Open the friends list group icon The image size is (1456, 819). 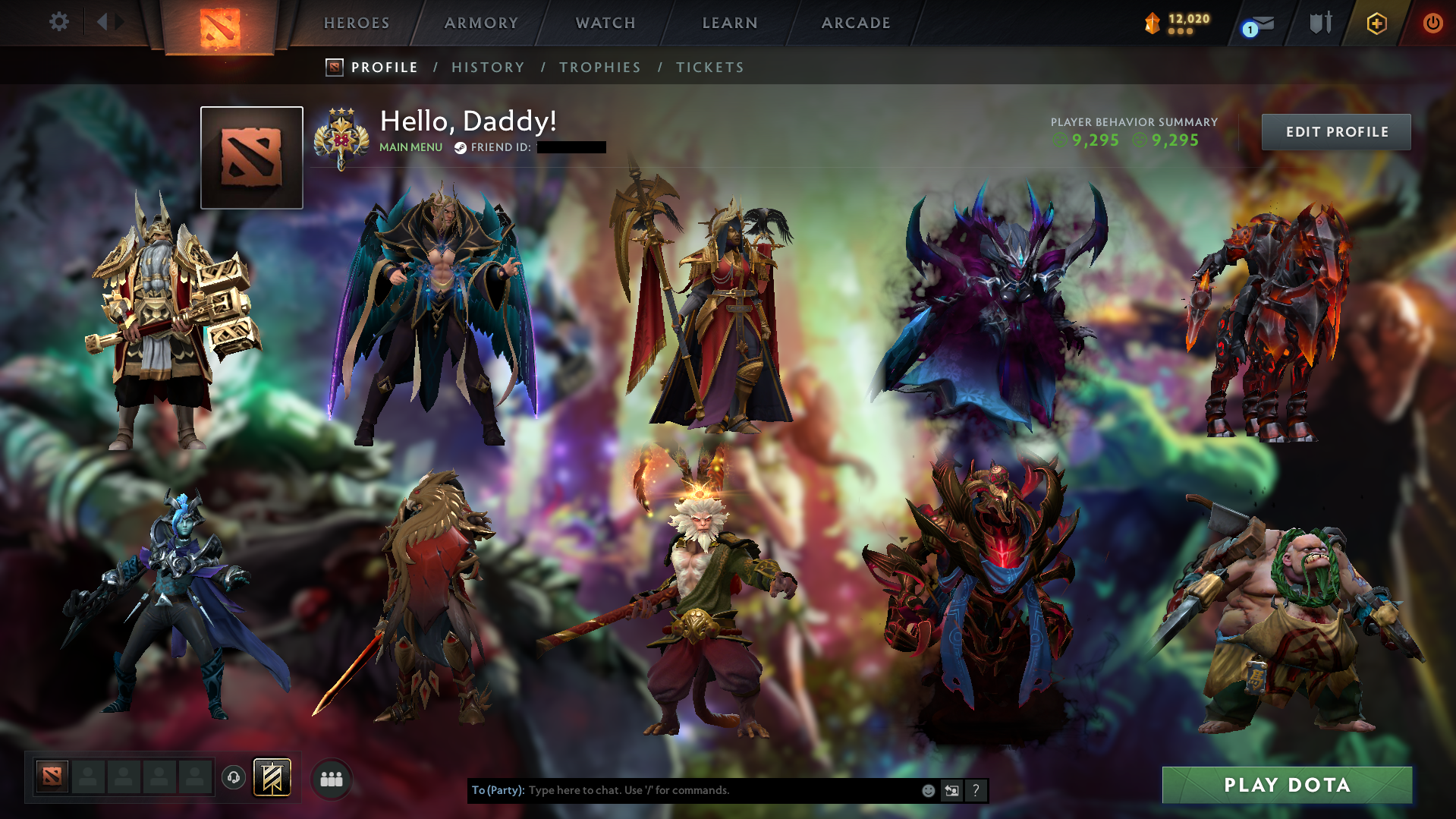point(331,778)
